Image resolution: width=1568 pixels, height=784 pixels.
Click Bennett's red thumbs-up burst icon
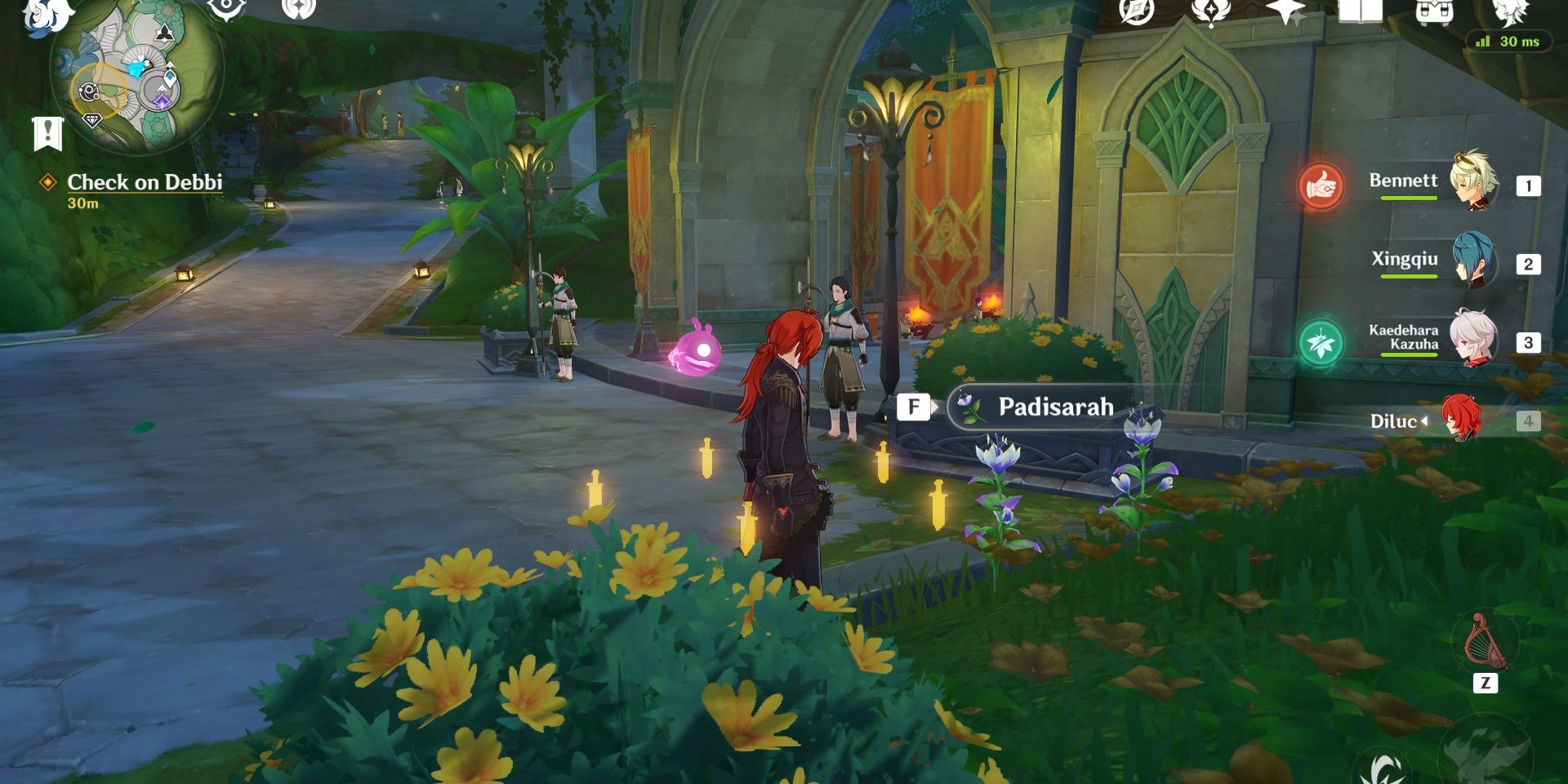pyautogui.click(x=1321, y=186)
